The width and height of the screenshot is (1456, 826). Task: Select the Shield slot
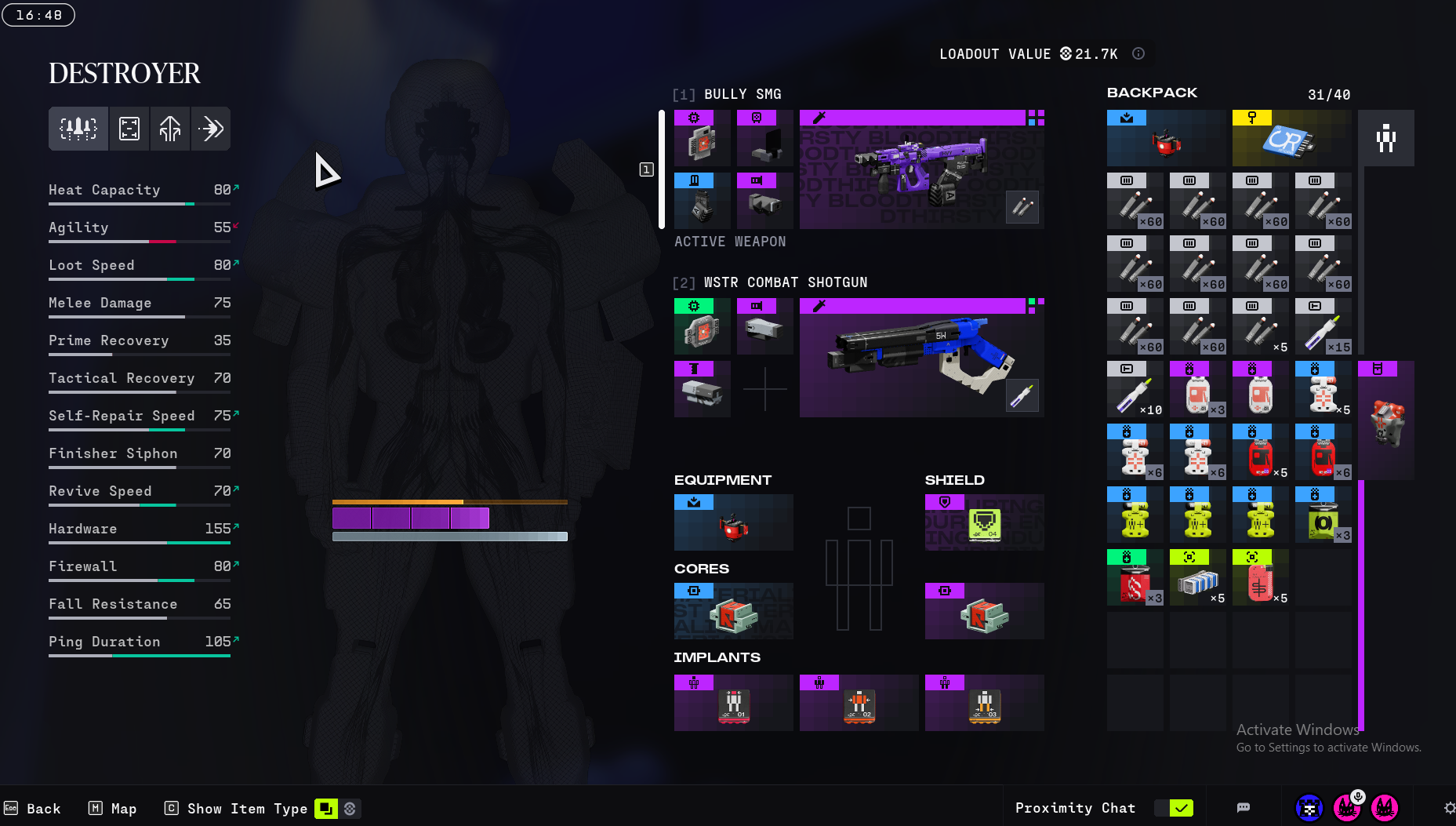point(984,522)
